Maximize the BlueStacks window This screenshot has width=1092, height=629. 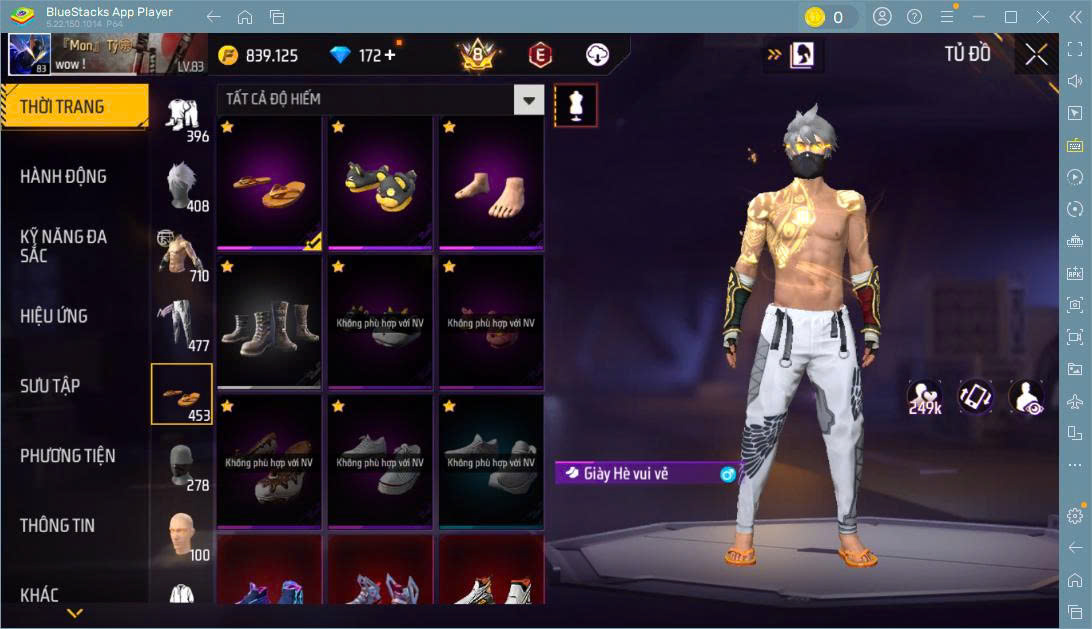(x=1010, y=17)
